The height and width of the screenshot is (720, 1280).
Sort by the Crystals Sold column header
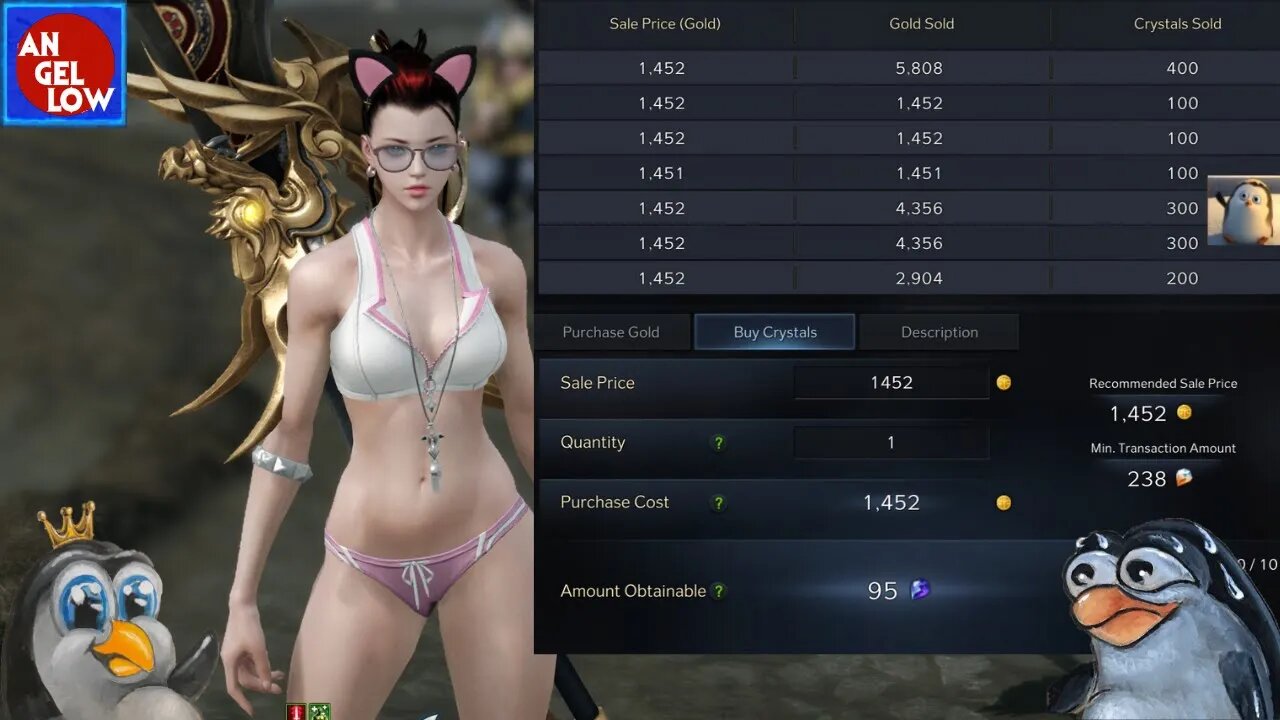1177,23
